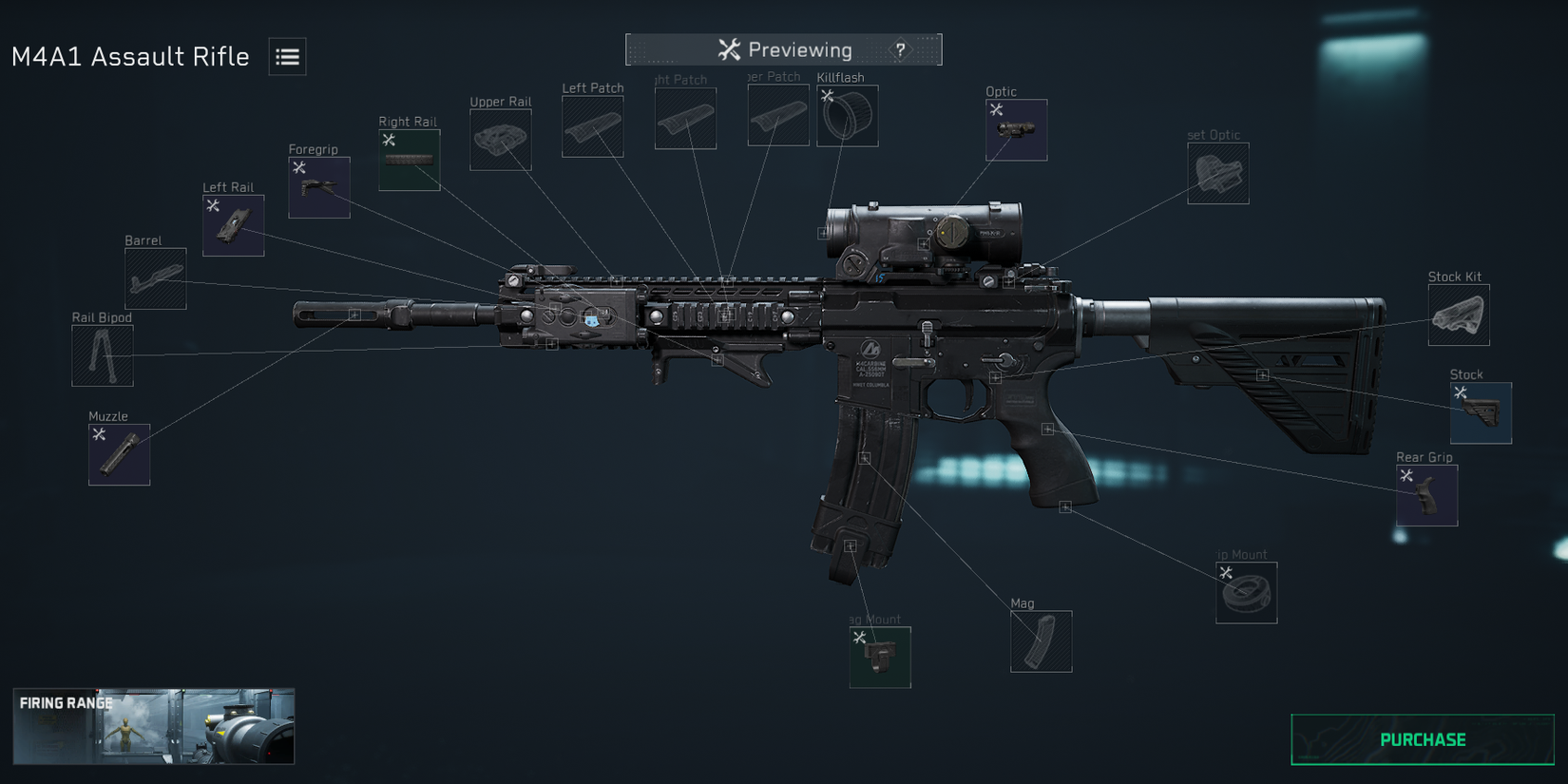
Task: Open the Optic attachment slot
Action: [x=1015, y=128]
